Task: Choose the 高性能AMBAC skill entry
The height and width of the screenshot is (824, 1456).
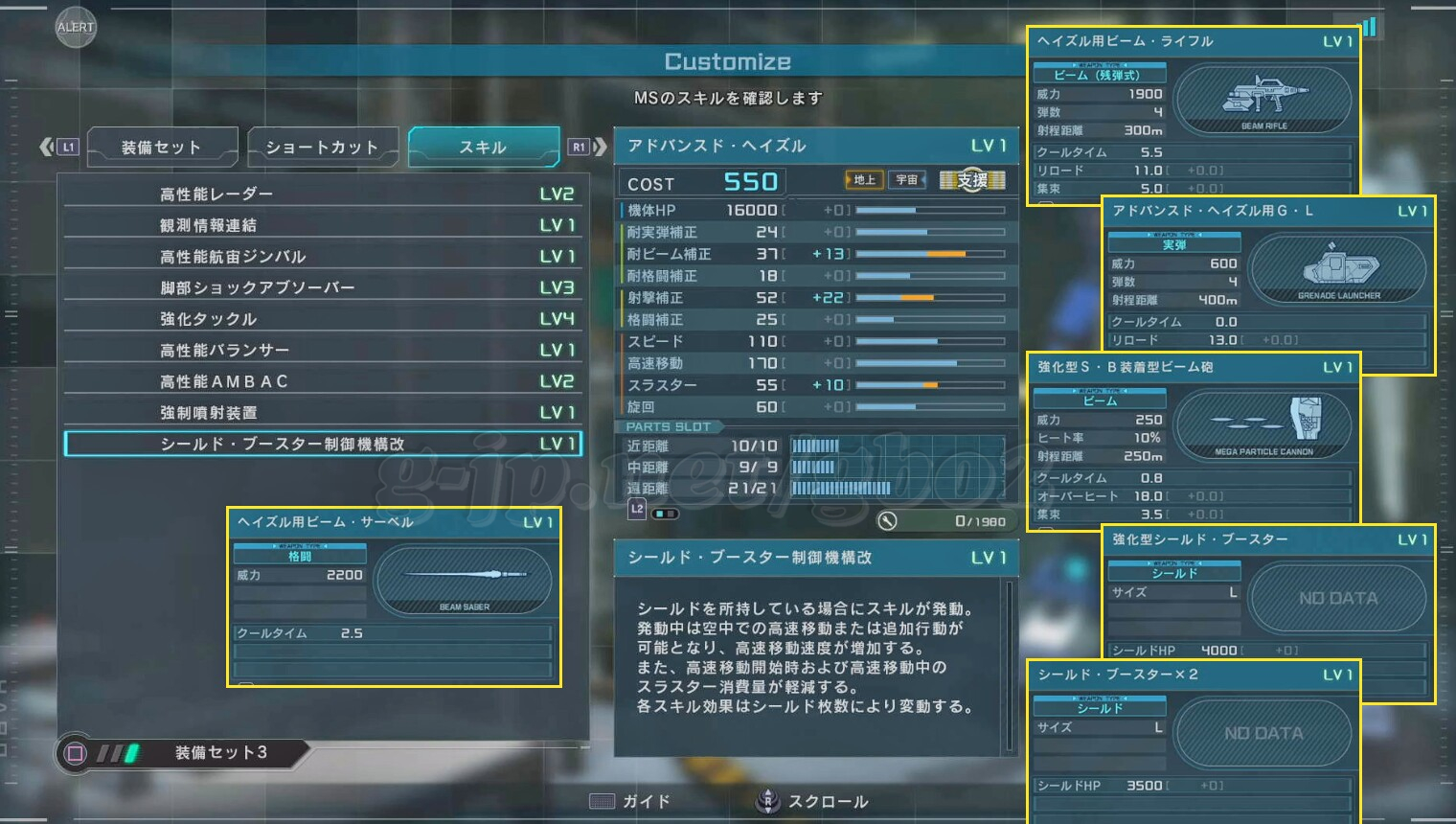Action: 323,381
